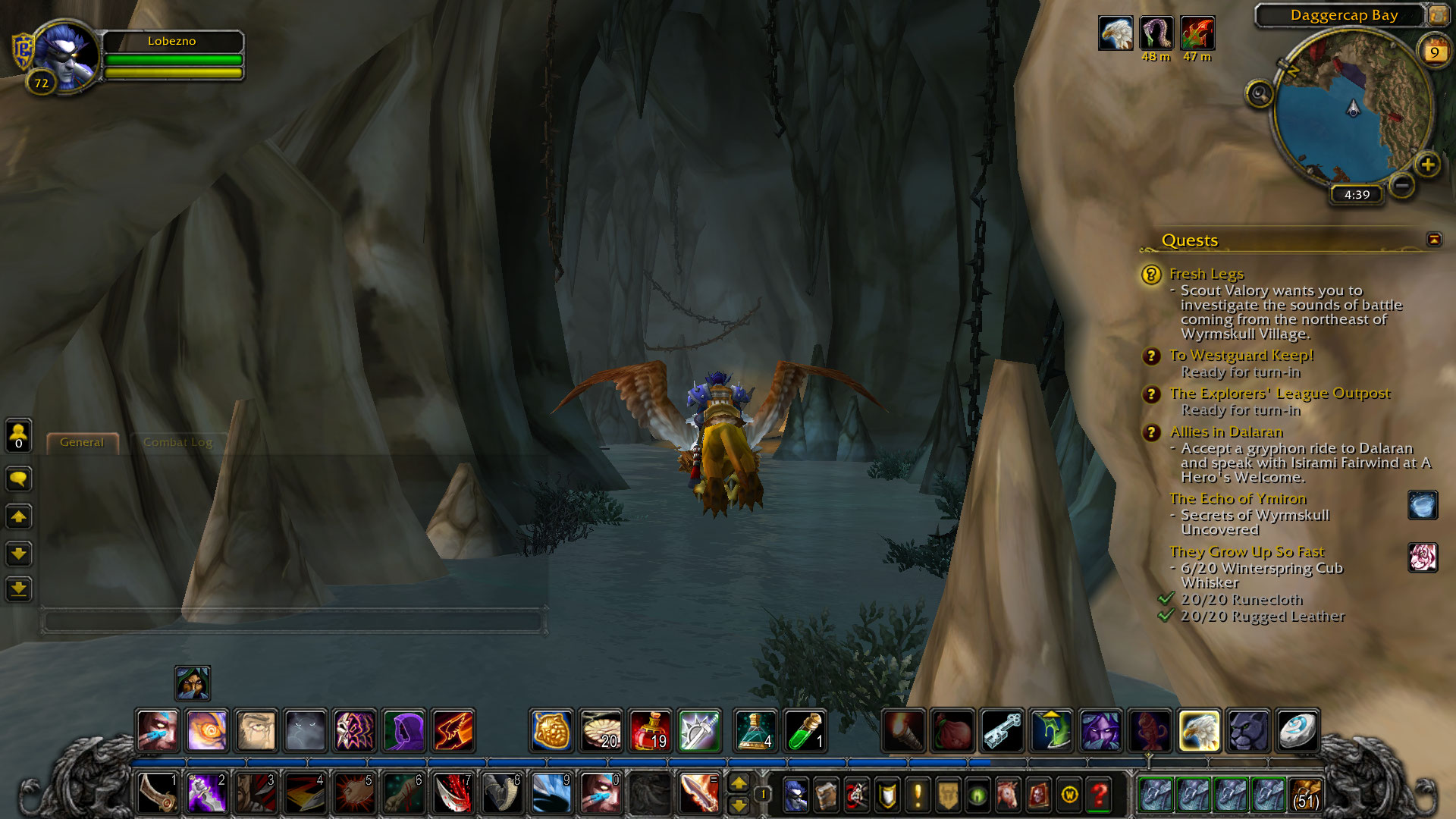
Task: Open the calendar button showing 9
Action: tap(1434, 51)
